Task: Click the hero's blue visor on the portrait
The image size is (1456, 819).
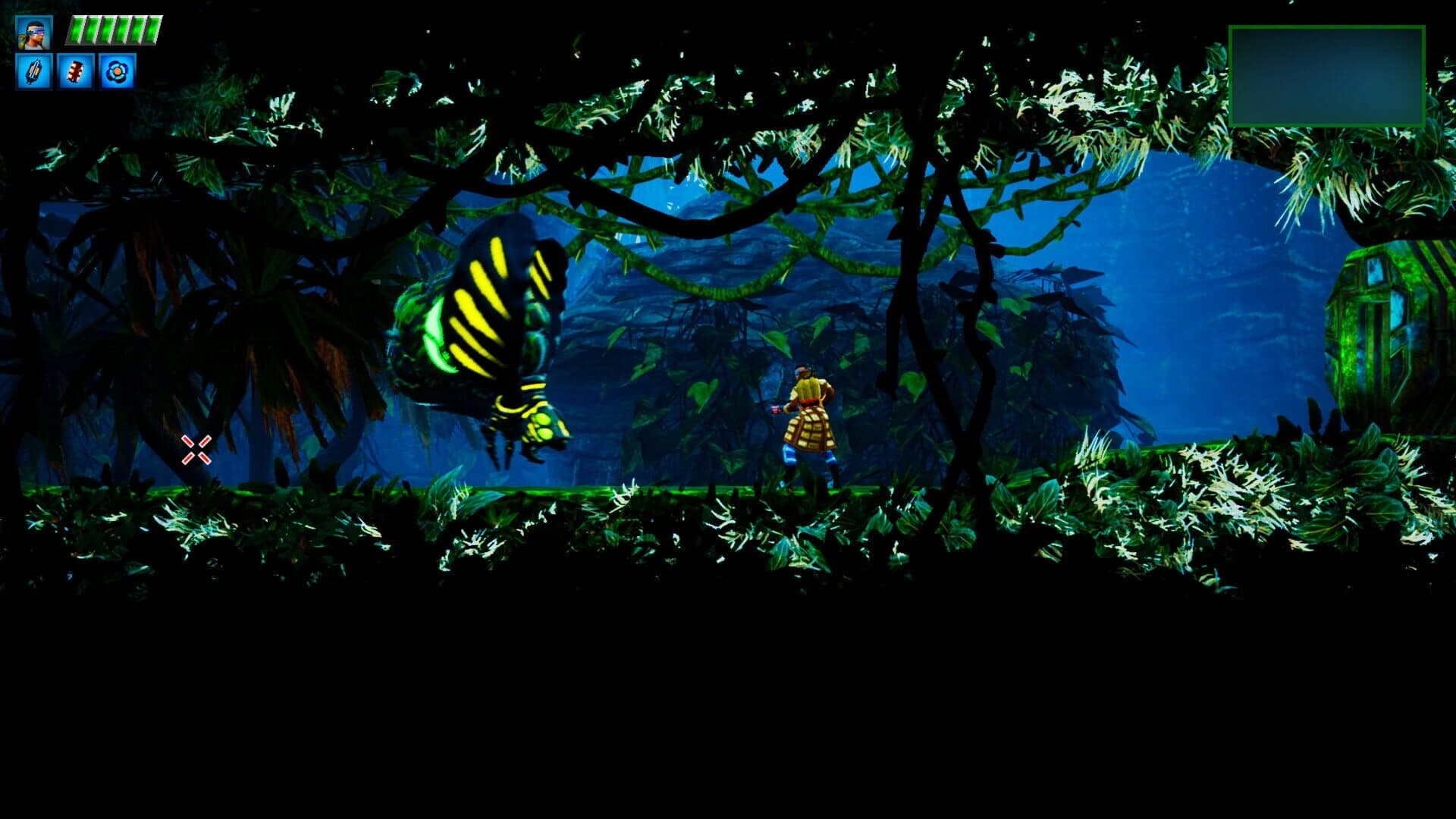Action: pyautogui.click(x=36, y=30)
